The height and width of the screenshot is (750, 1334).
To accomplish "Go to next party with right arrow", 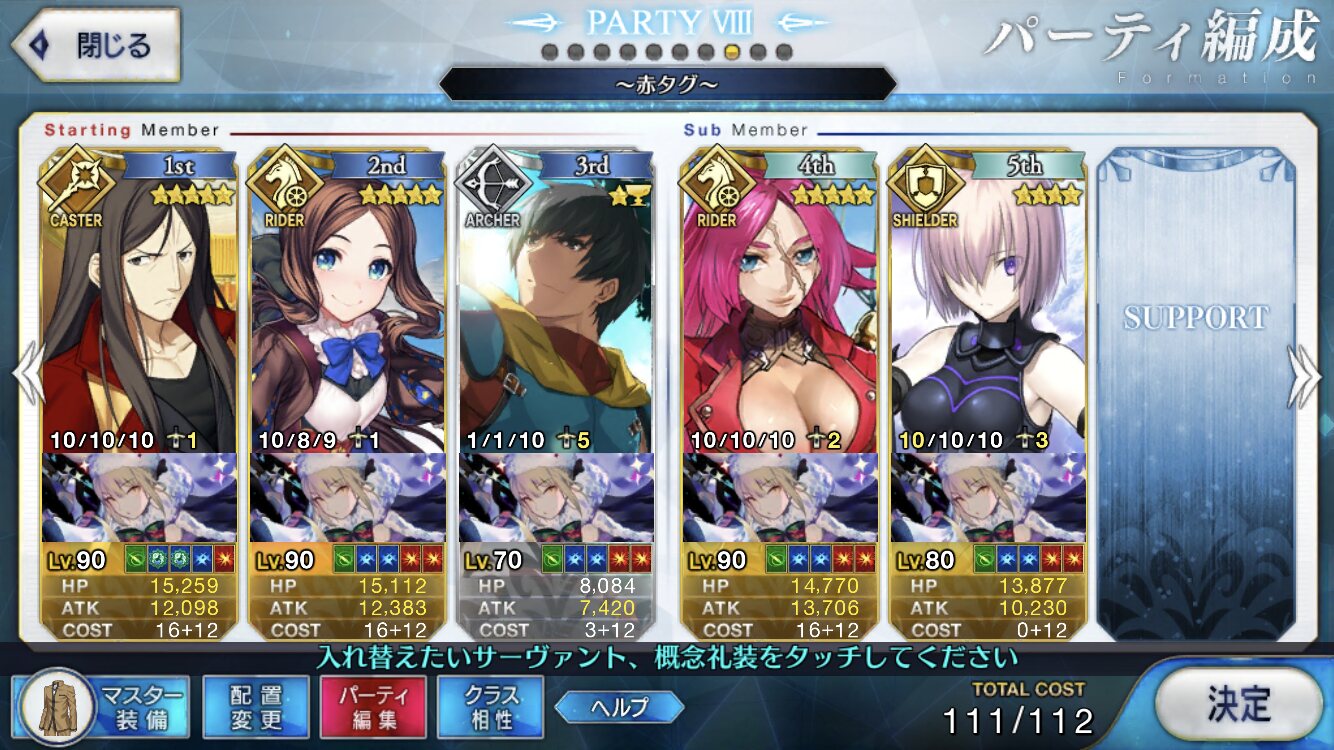I will 1305,374.
